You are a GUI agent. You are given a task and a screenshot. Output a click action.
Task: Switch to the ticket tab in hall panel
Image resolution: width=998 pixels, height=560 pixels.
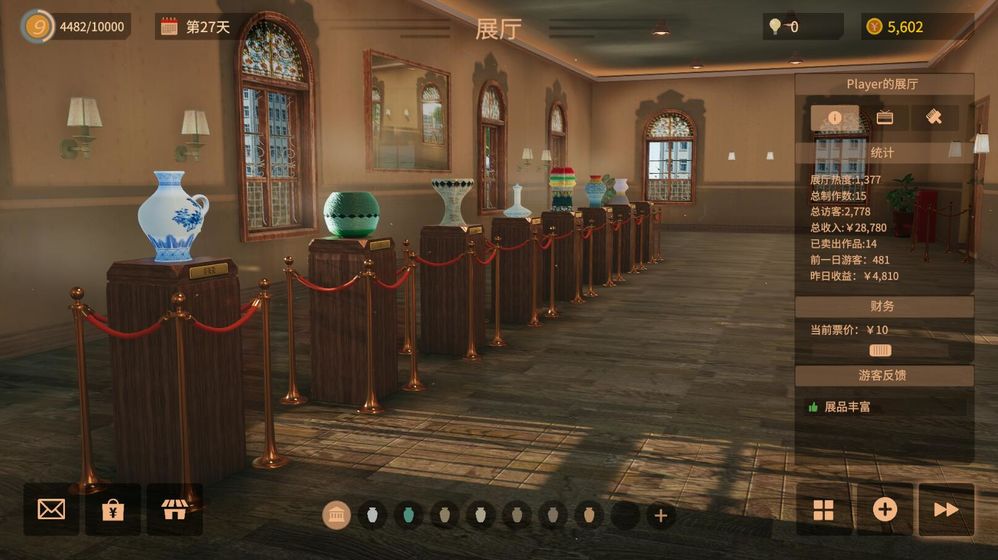(x=884, y=117)
